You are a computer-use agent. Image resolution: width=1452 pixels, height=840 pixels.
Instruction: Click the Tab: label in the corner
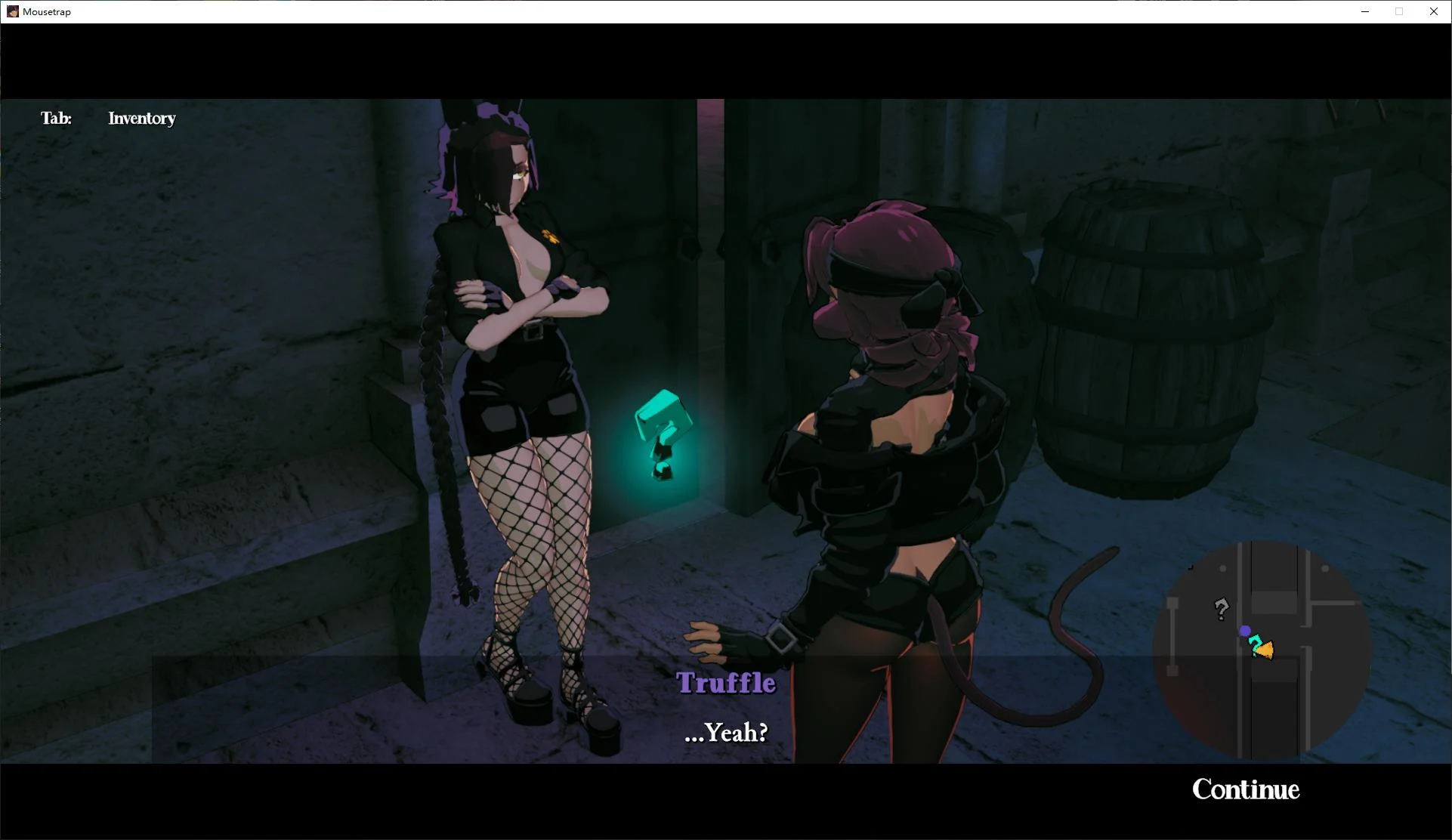[x=56, y=118]
